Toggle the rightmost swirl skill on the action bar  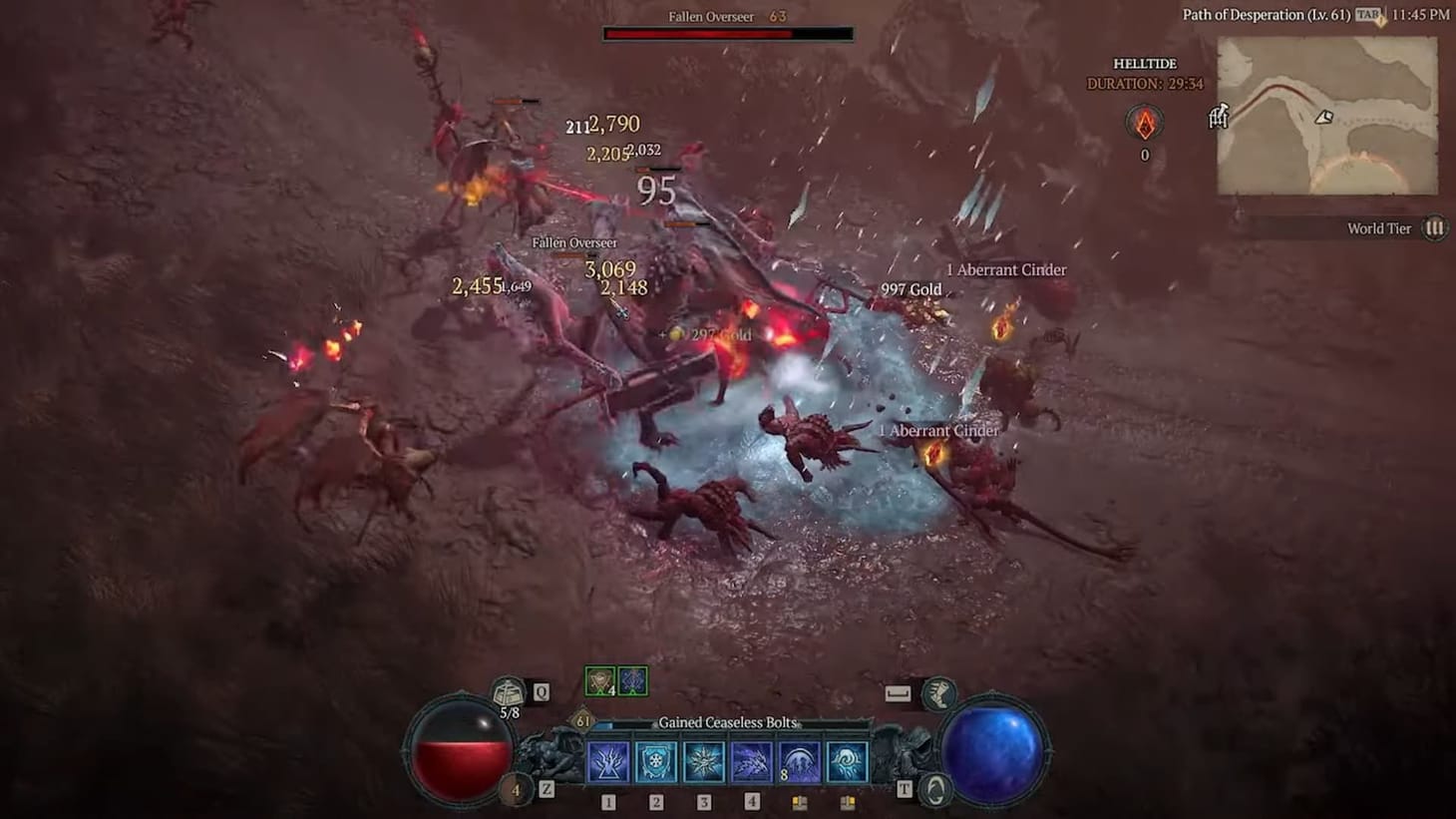pyautogui.click(x=847, y=761)
